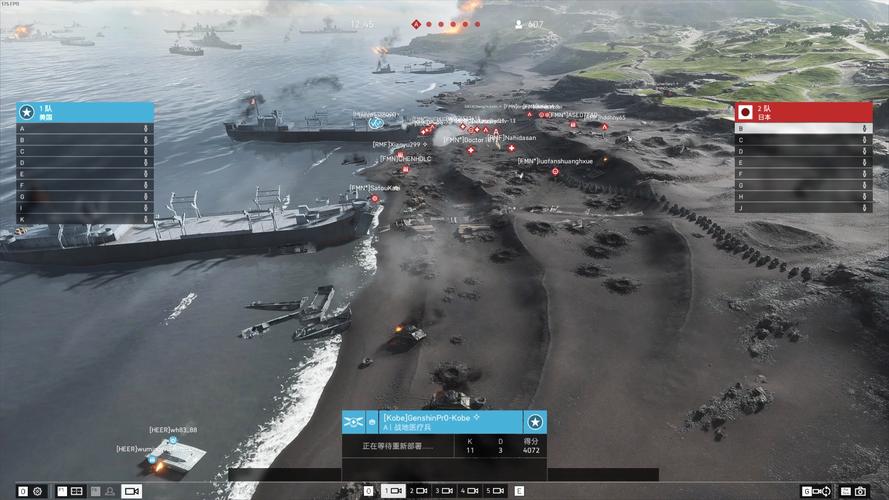Take a screenshot with the photo camera icon
889x500 pixels.
pos(859,491)
